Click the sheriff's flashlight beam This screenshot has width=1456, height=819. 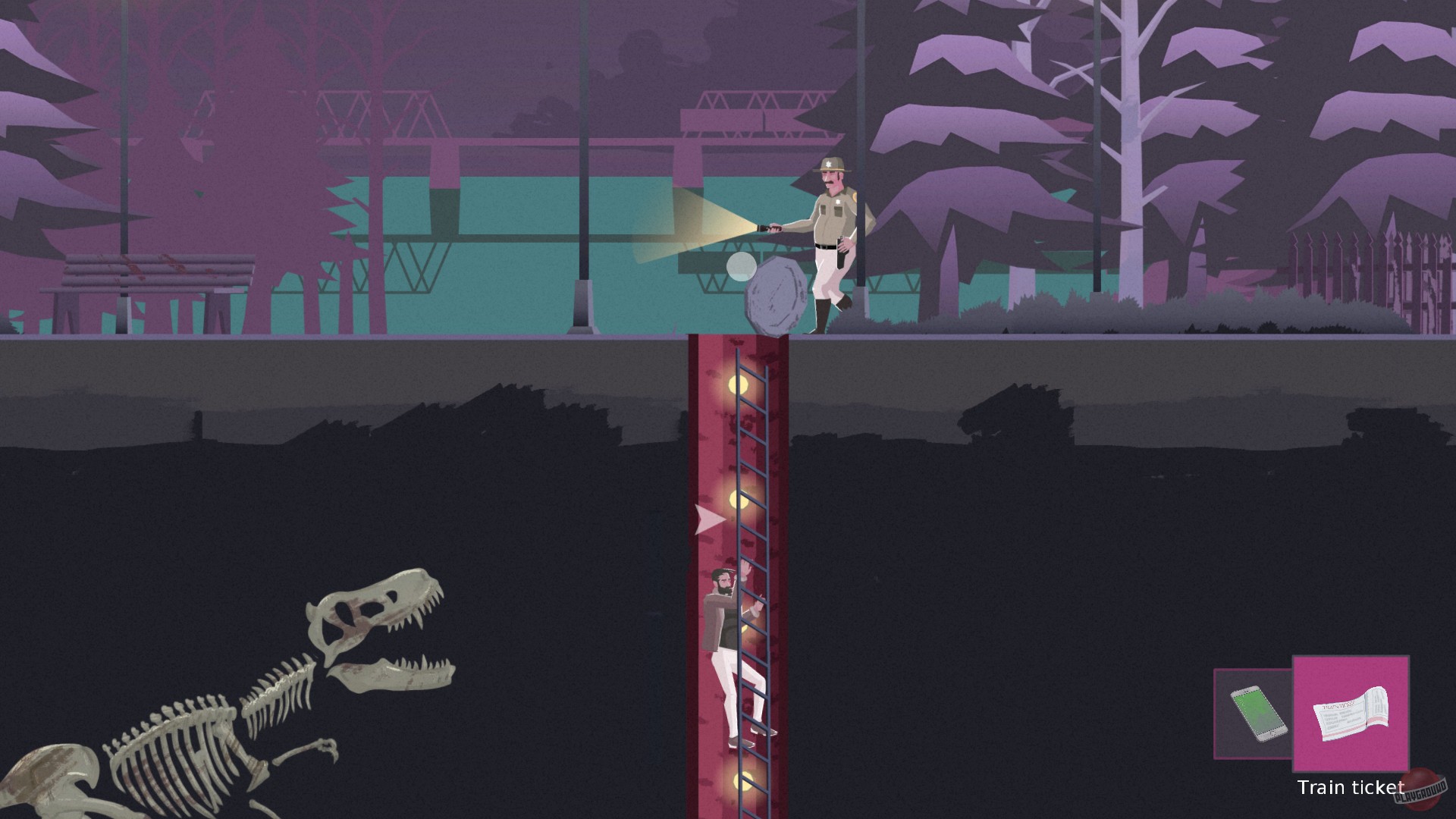[x=698, y=227]
